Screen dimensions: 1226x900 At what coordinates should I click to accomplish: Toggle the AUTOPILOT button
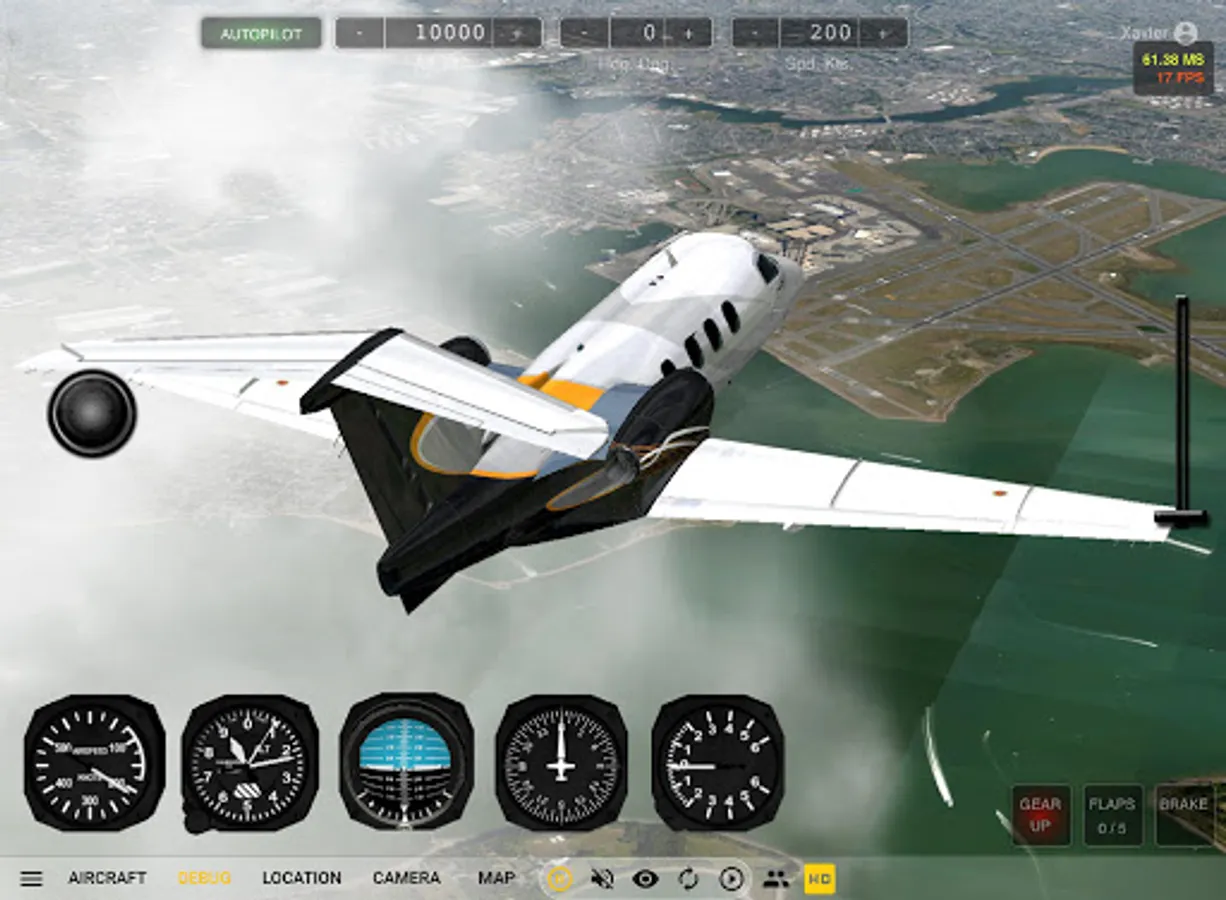[x=261, y=33]
